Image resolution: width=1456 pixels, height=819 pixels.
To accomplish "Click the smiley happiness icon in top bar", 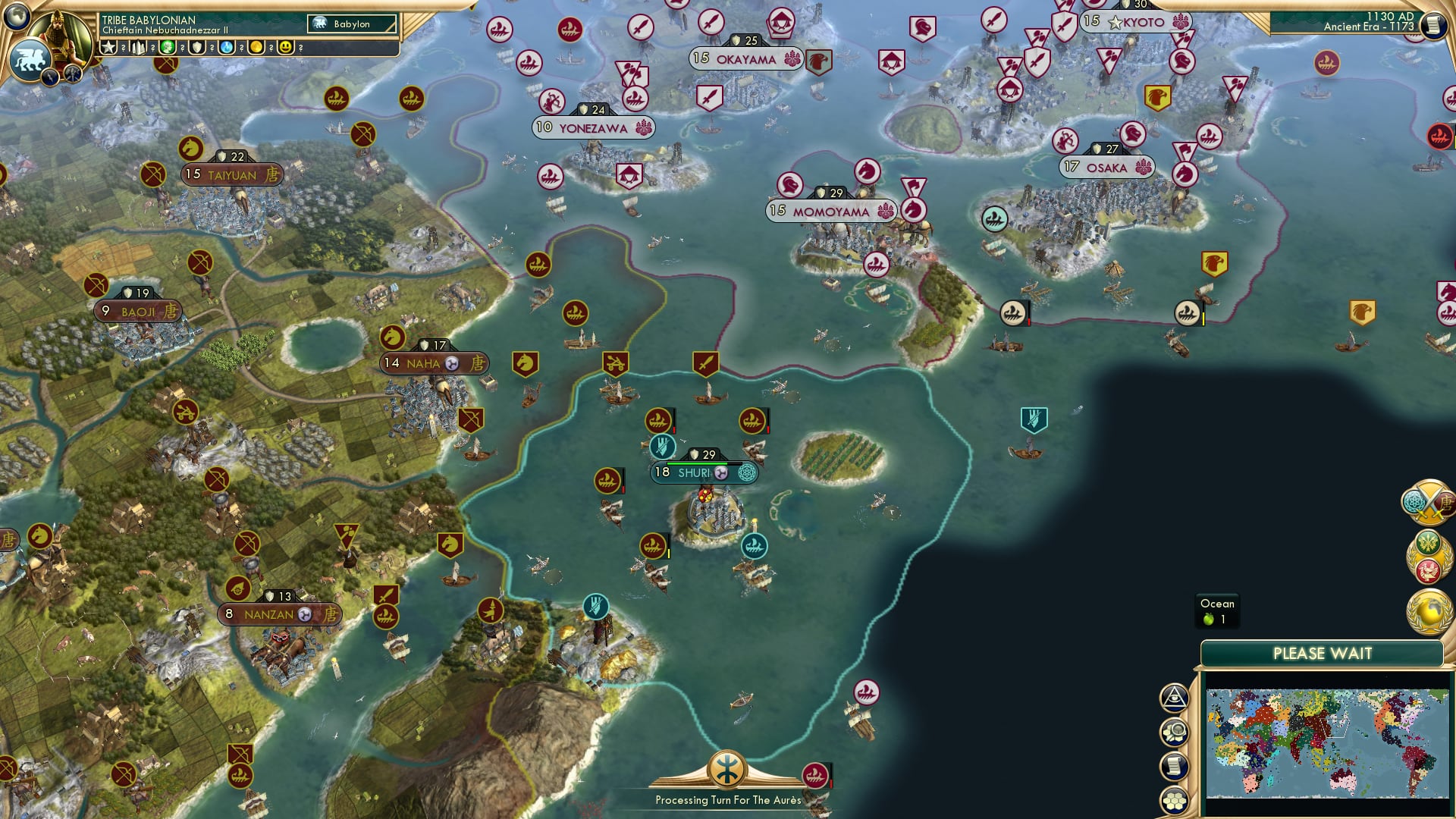I will pos(286,48).
